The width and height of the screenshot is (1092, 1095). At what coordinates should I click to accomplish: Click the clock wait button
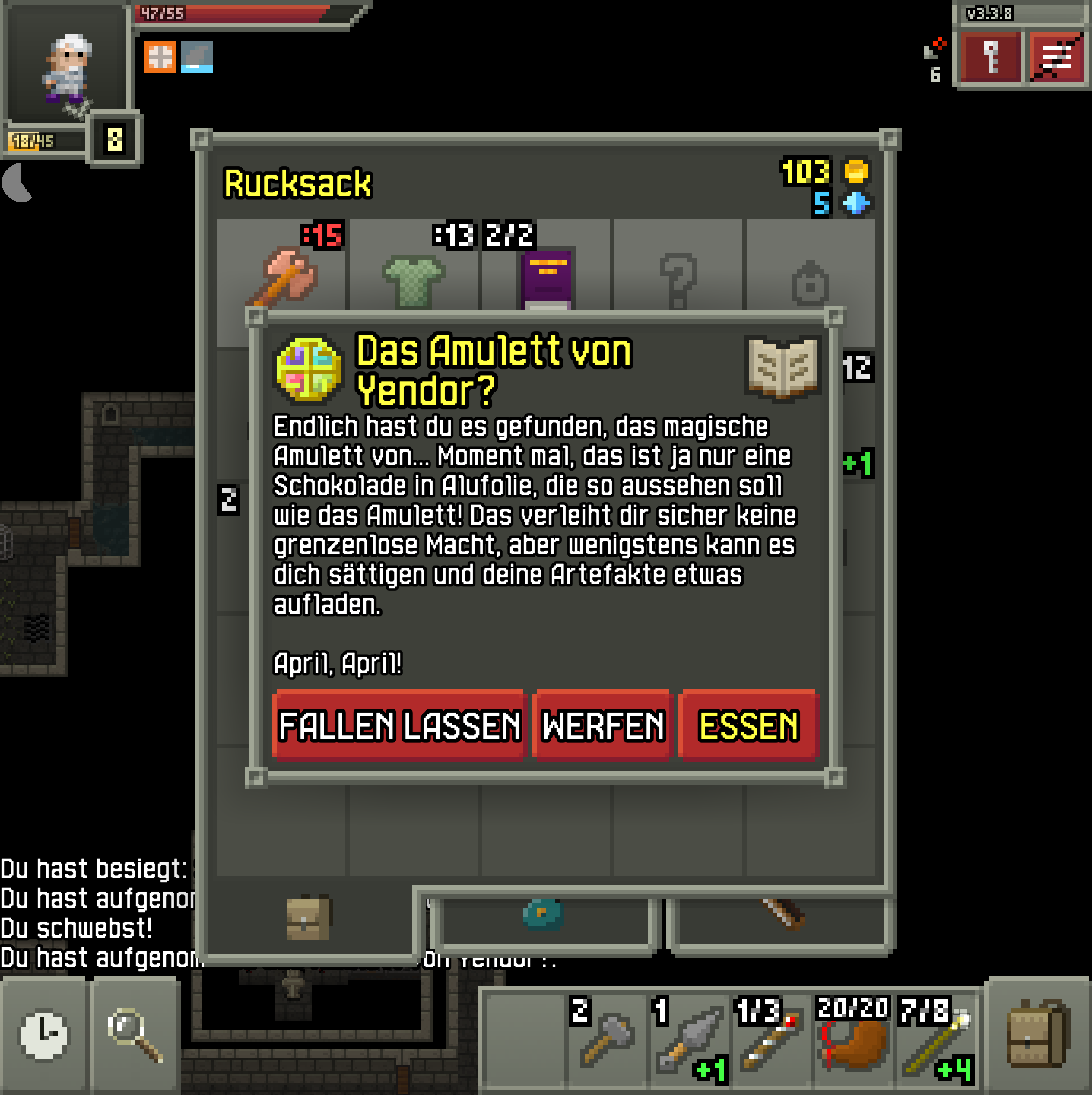(x=44, y=1036)
